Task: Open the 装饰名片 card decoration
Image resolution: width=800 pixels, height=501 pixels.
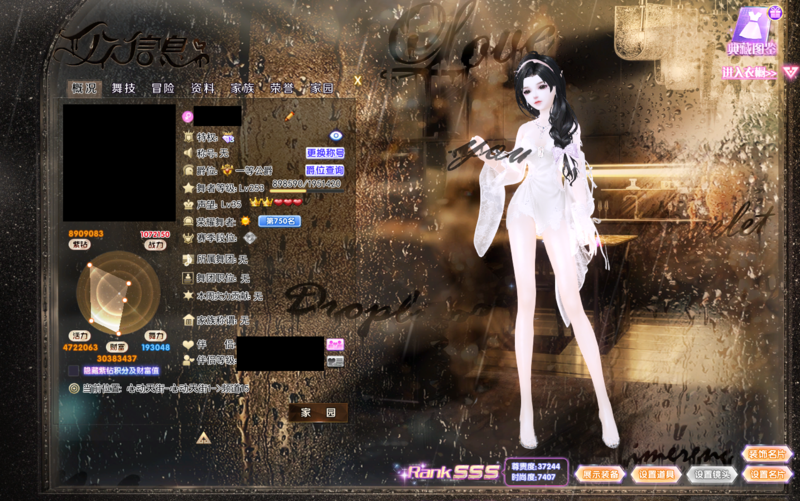Action: pyautogui.click(x=768, y=454)
